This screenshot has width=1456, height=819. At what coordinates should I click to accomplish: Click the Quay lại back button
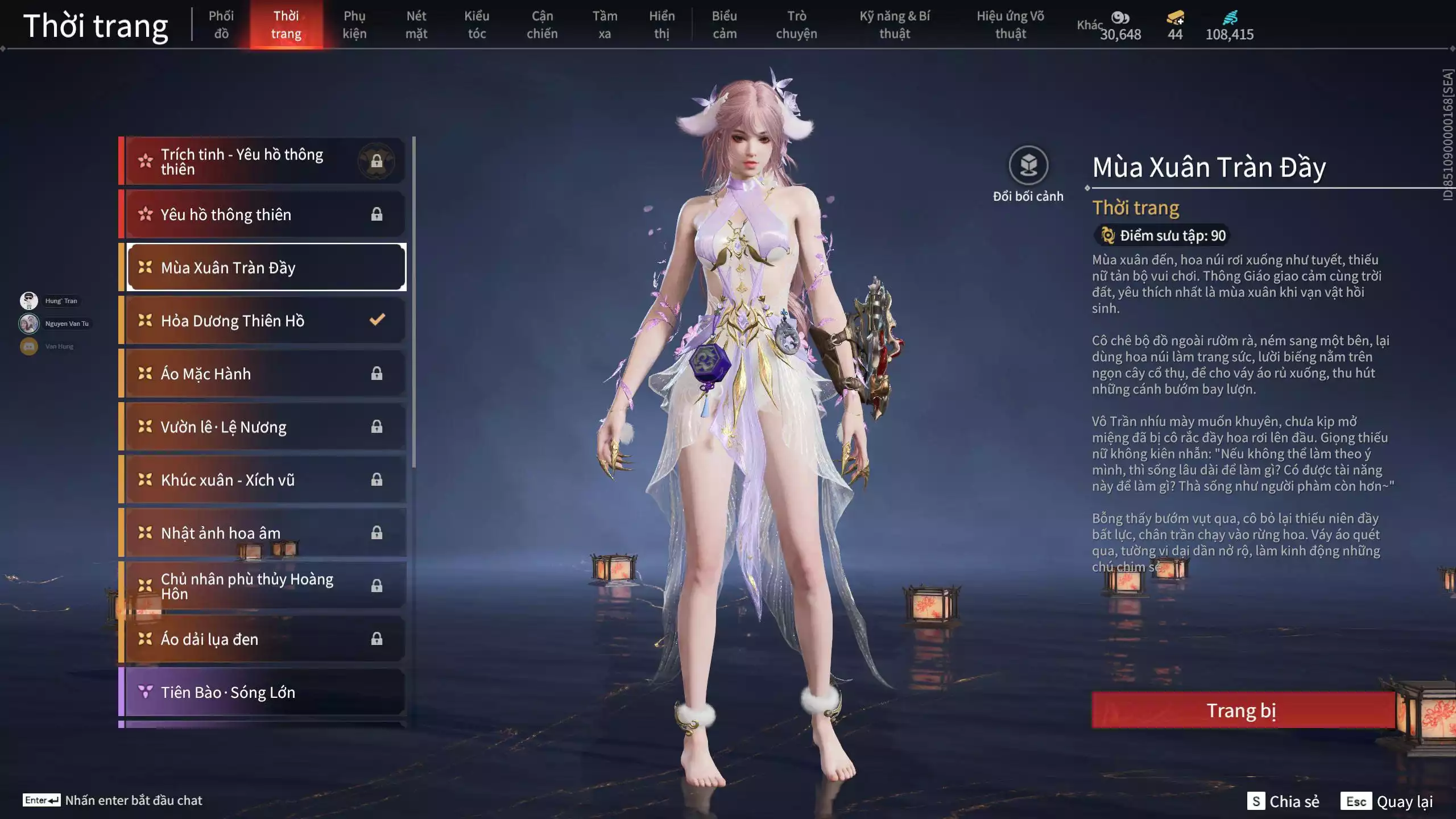(1388, 801)
